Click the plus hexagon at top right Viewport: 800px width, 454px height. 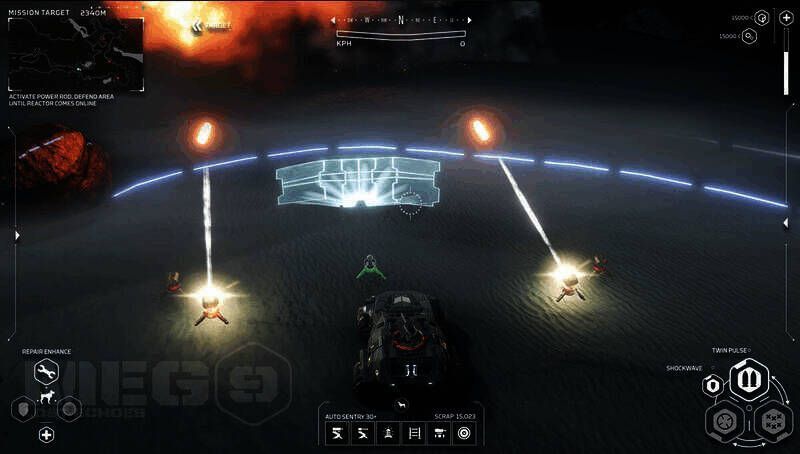[x=786, y=17]
